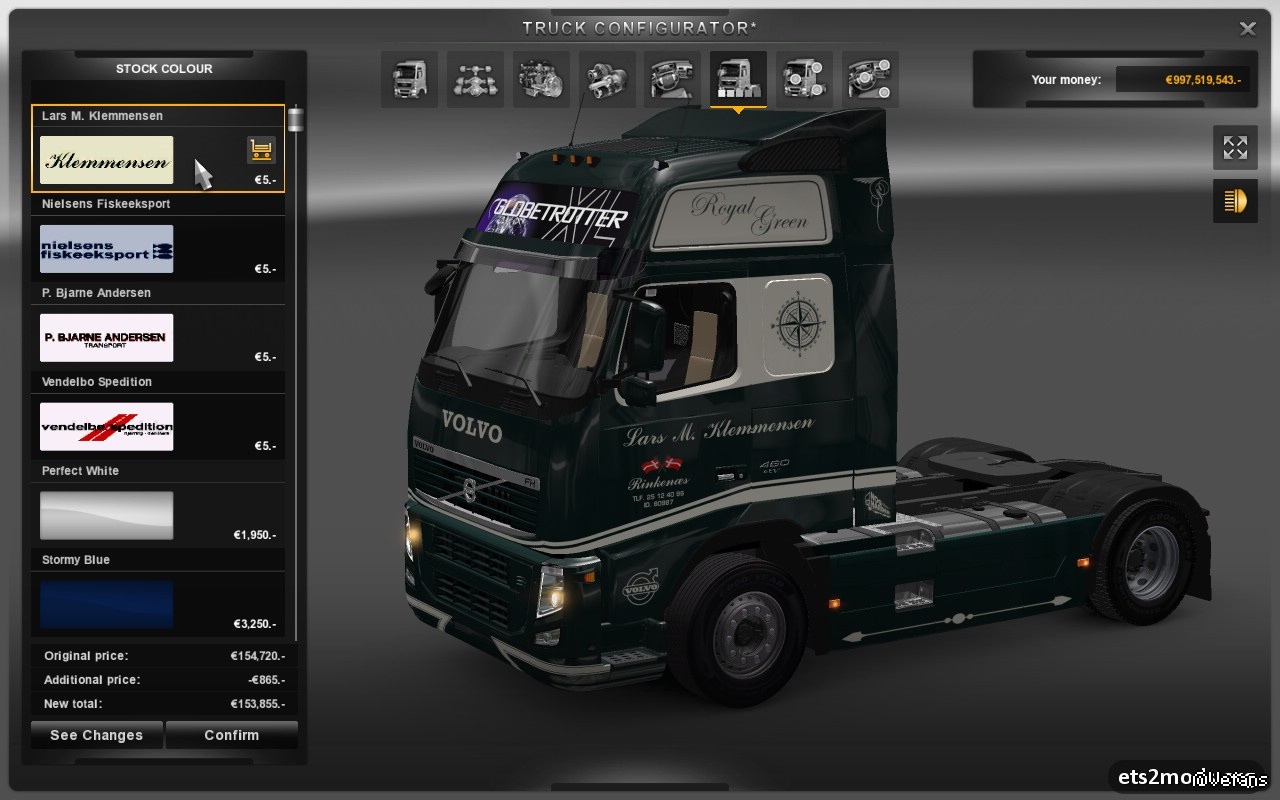Pick the P. Bjarne Andersen paint job
Image resolution: width=1280 pixels, height=800 pixels.
[106, 338]
